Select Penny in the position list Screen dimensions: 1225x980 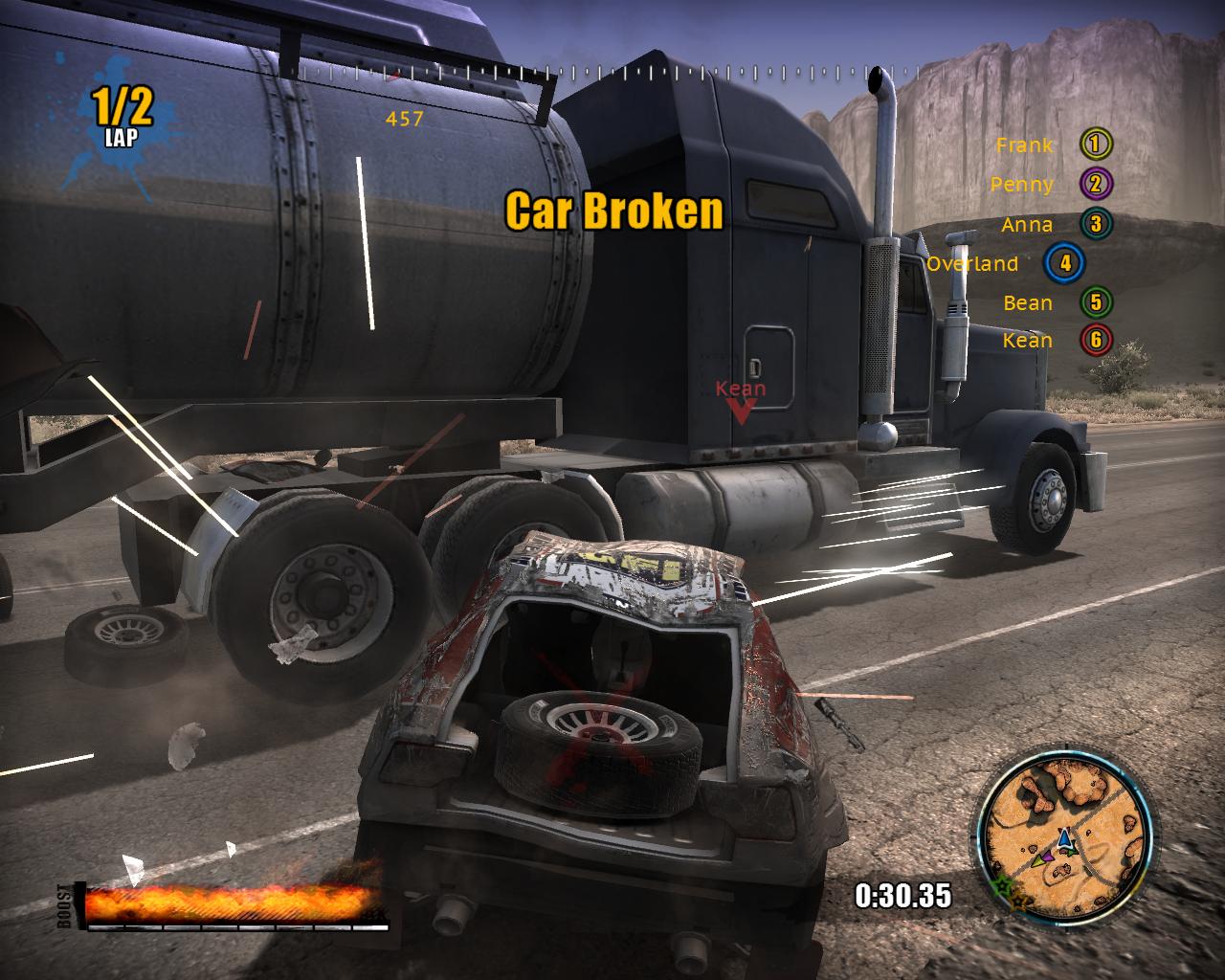[x=1050, y=184]
